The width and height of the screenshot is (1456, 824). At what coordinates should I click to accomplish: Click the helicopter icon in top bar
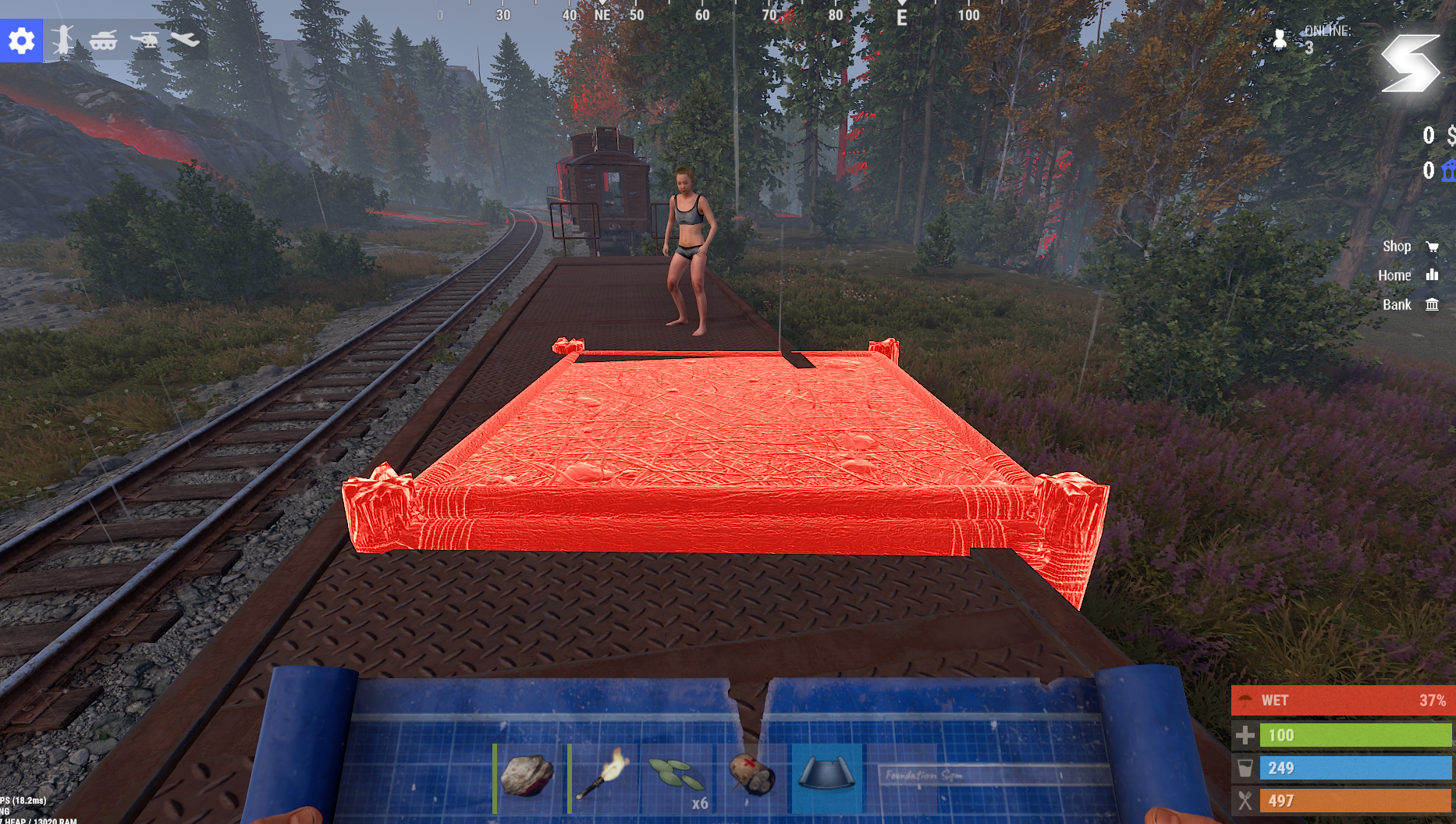[x=144, y=40]
